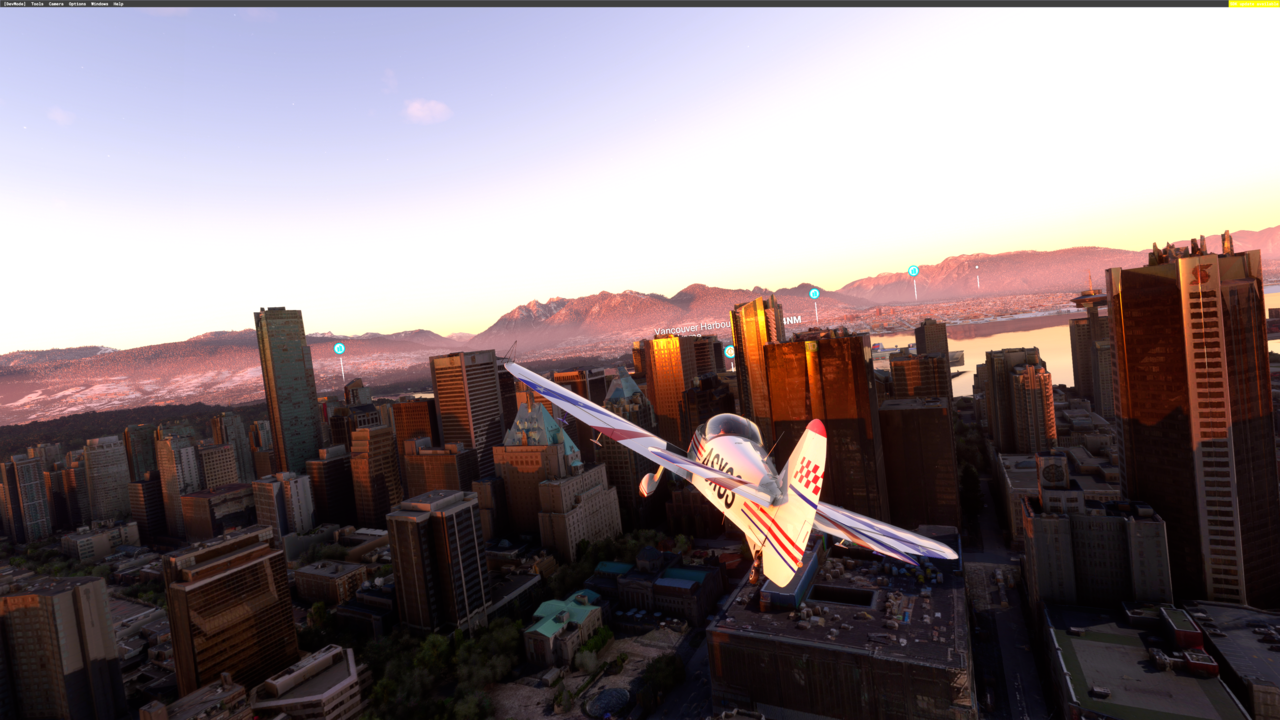Click the POI pin beside the Vancouver Harbour label
Image resolution: width=1280 pixels, height=720 pixels.
730,352
